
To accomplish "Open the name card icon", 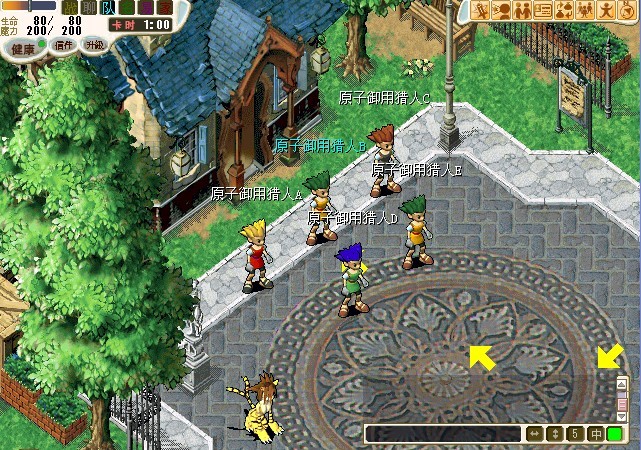I will click(543, 10).
